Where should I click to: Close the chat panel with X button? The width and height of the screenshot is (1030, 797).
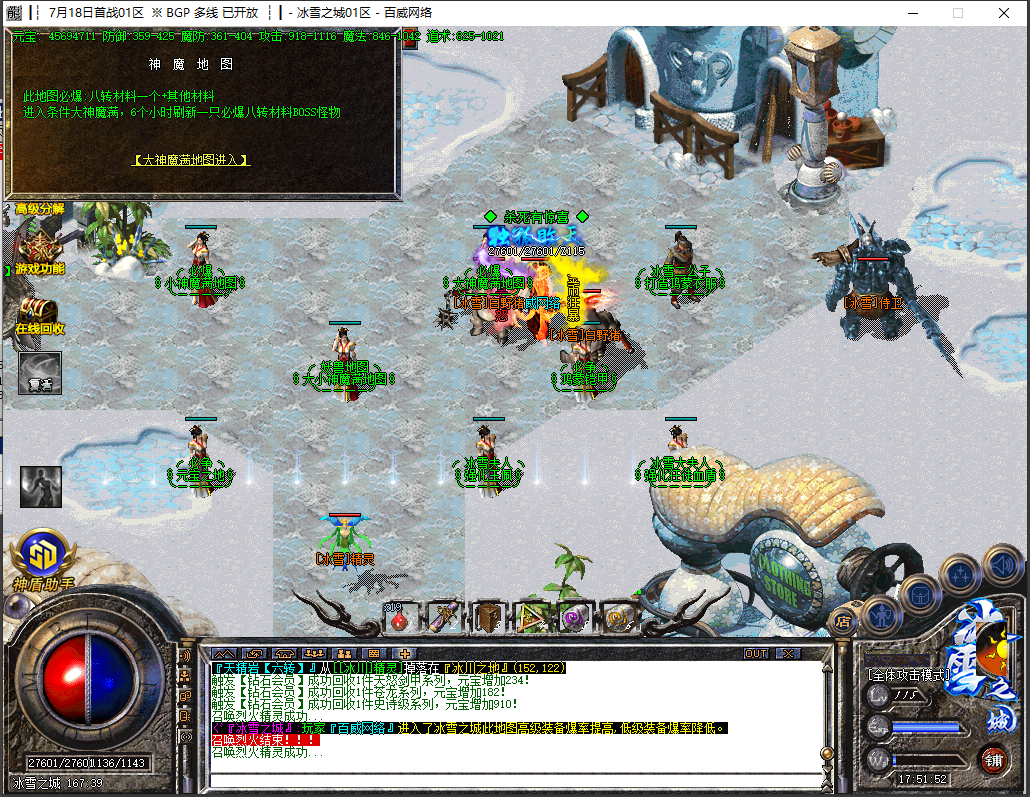(x=789, y=653)
